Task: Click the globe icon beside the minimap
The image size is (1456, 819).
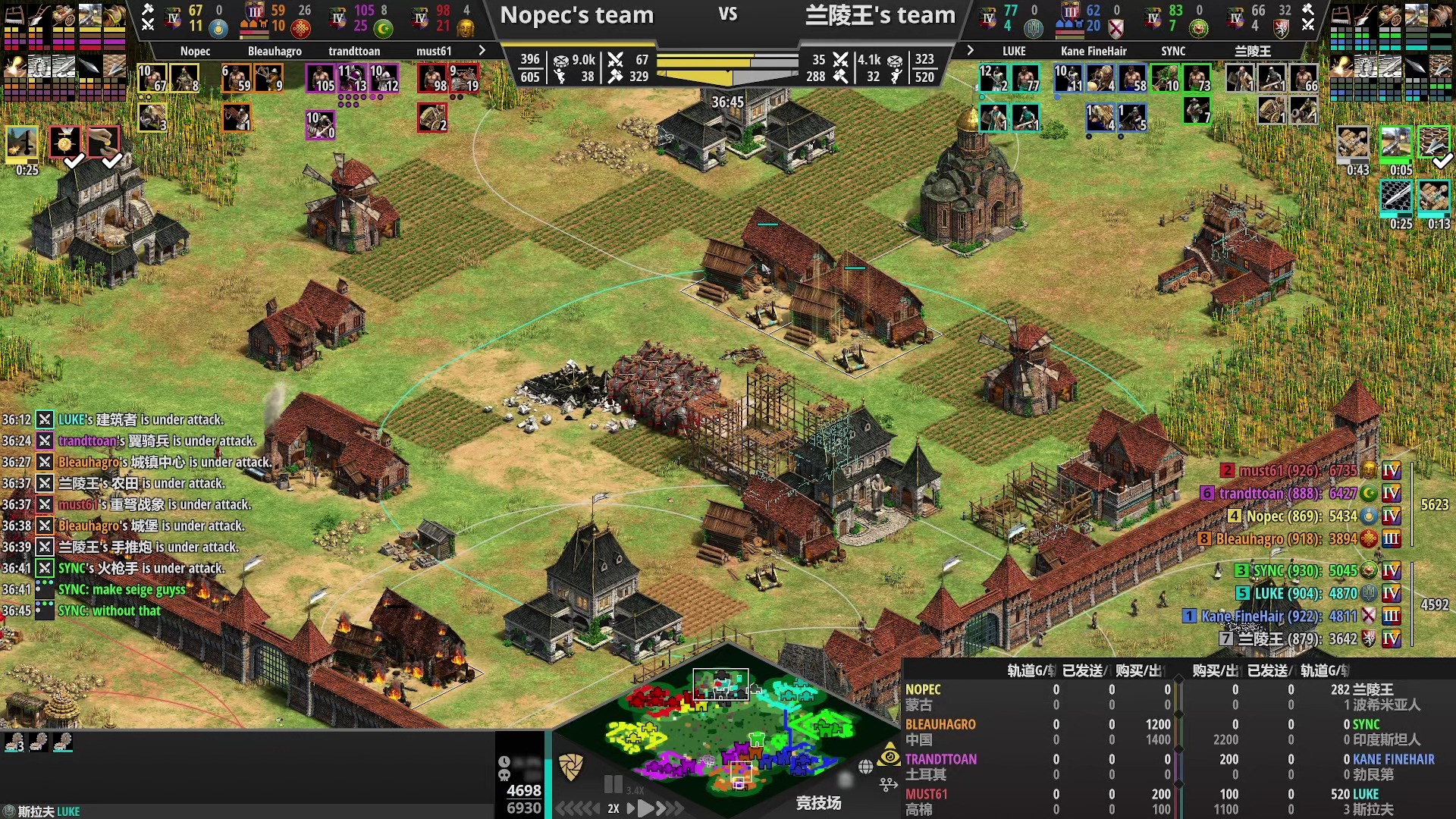Action: [x=865, y=767]
